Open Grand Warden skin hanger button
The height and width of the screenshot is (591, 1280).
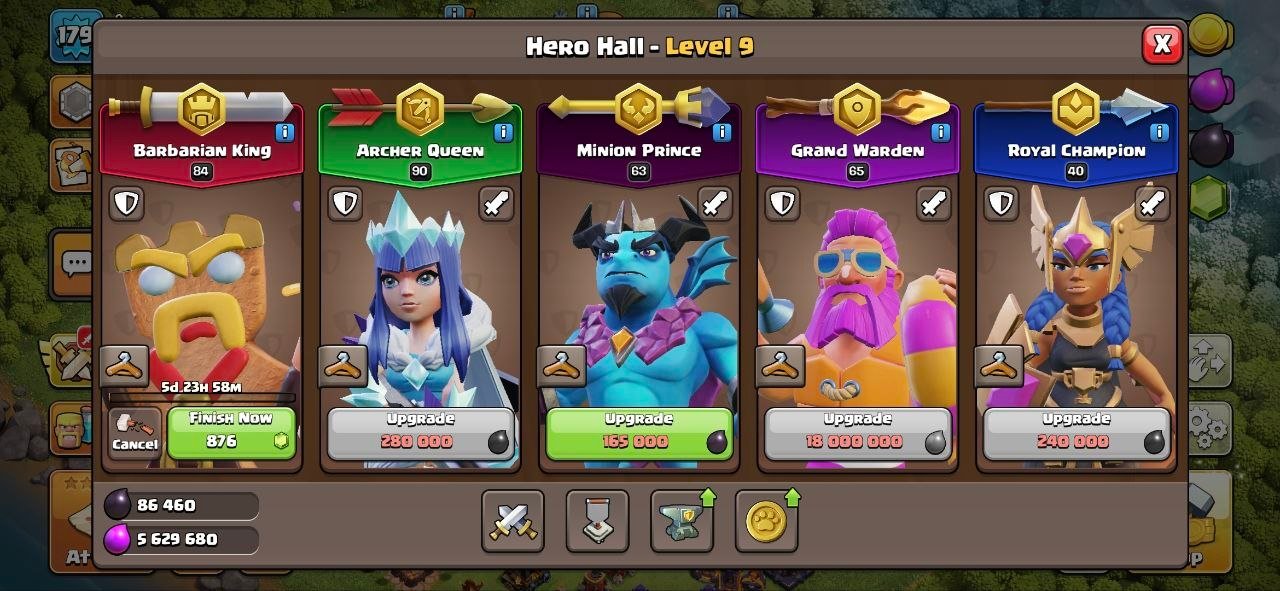pyautogui.click(x=780, y=366)
